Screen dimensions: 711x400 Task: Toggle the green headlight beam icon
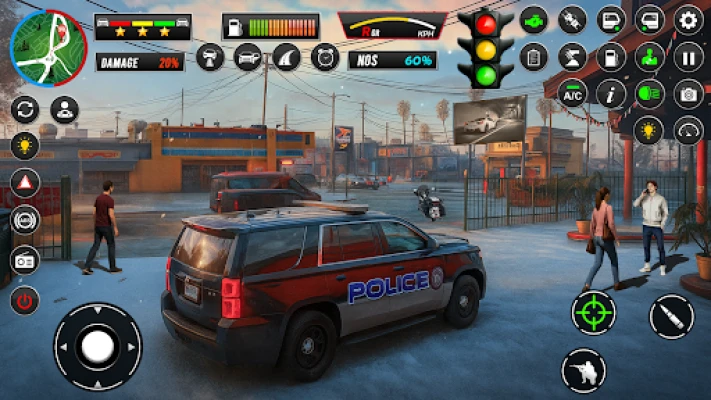pyautogui.click(x=650, y=93)
